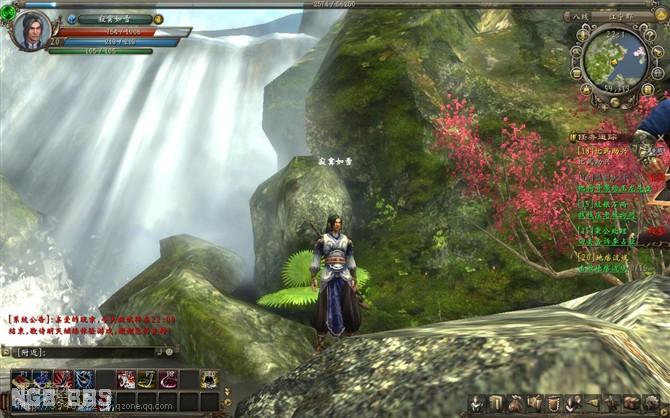Open the circular minimap
Viewport: 670px width, 418px height.
(615, 58)
